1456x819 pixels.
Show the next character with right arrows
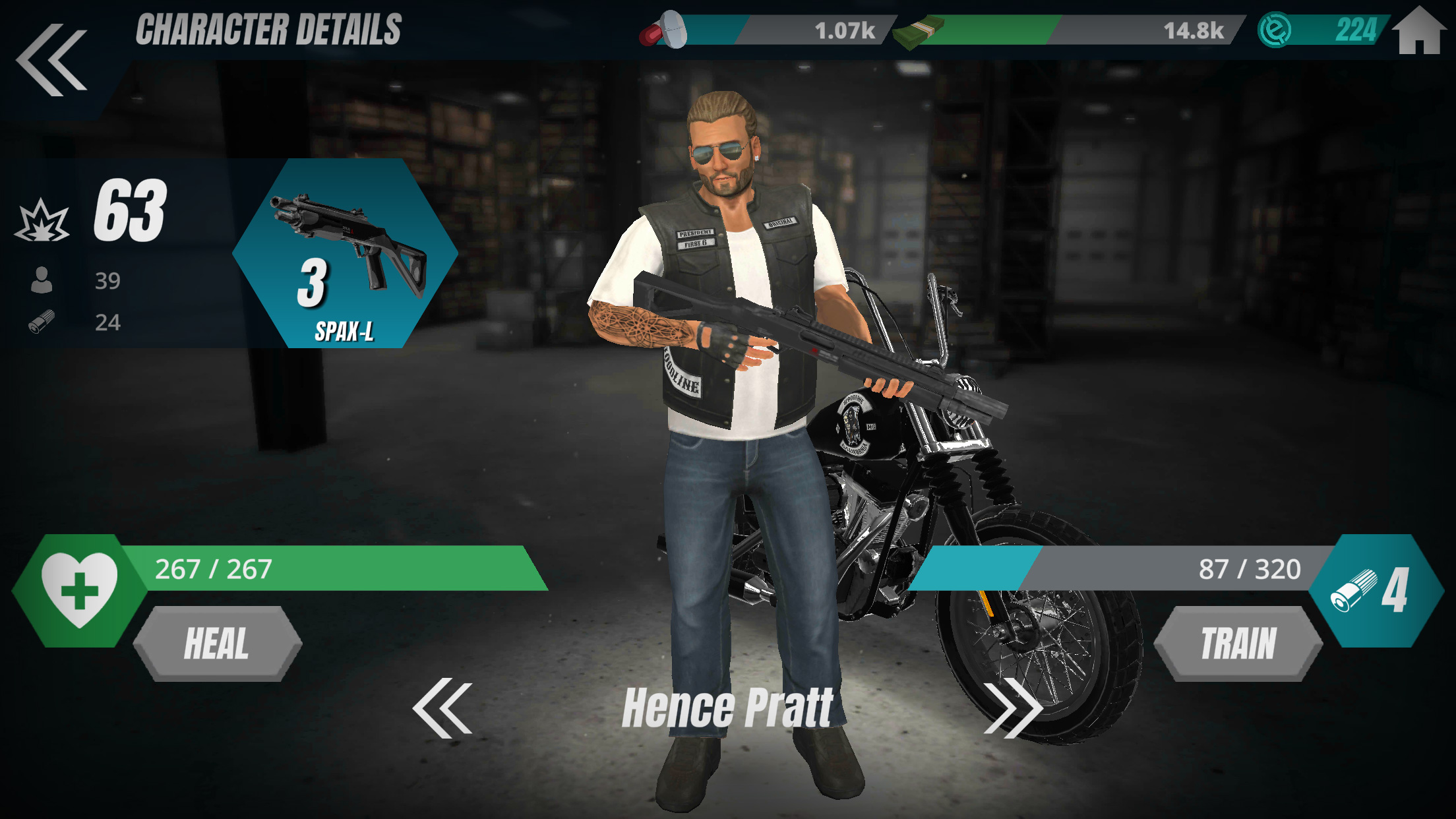click(1013, 708)
